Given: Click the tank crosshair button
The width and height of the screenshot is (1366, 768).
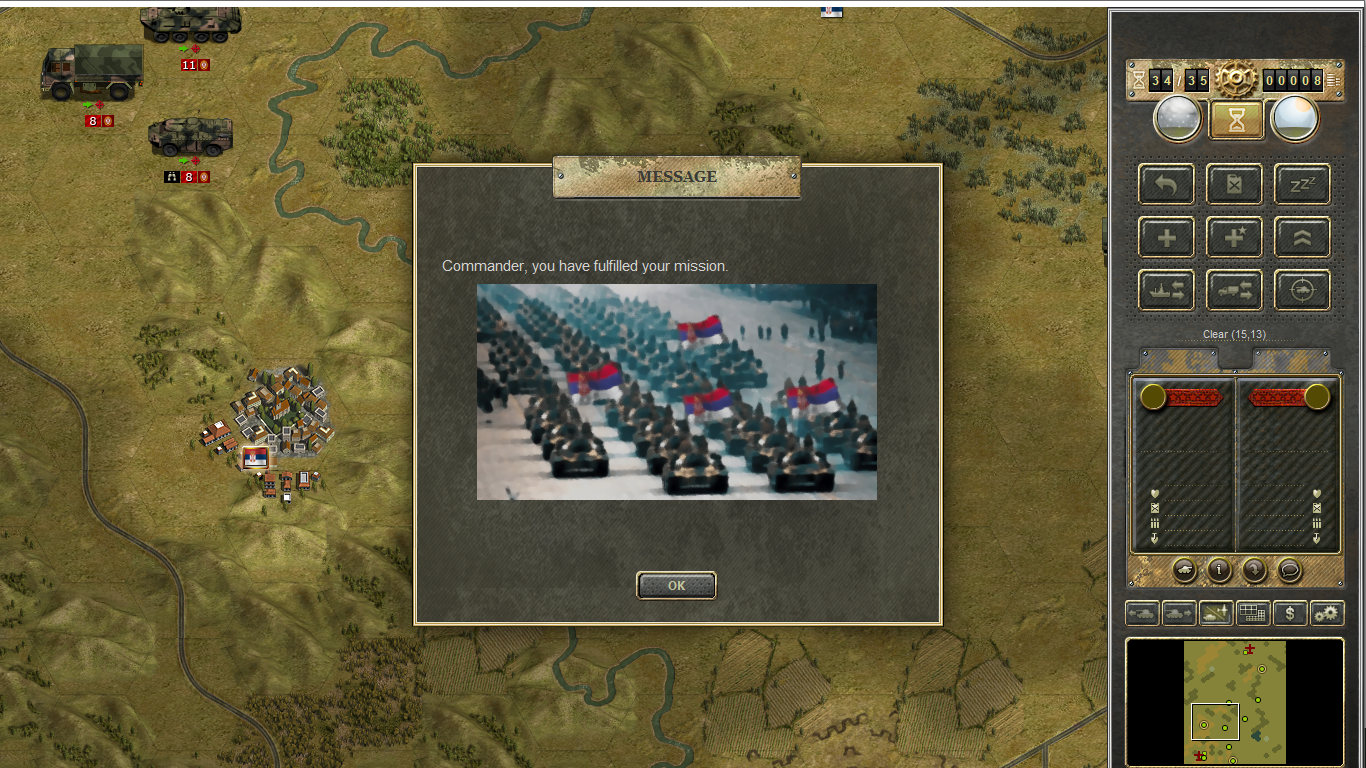Looking at the screenshot, I should [1302, 291].
